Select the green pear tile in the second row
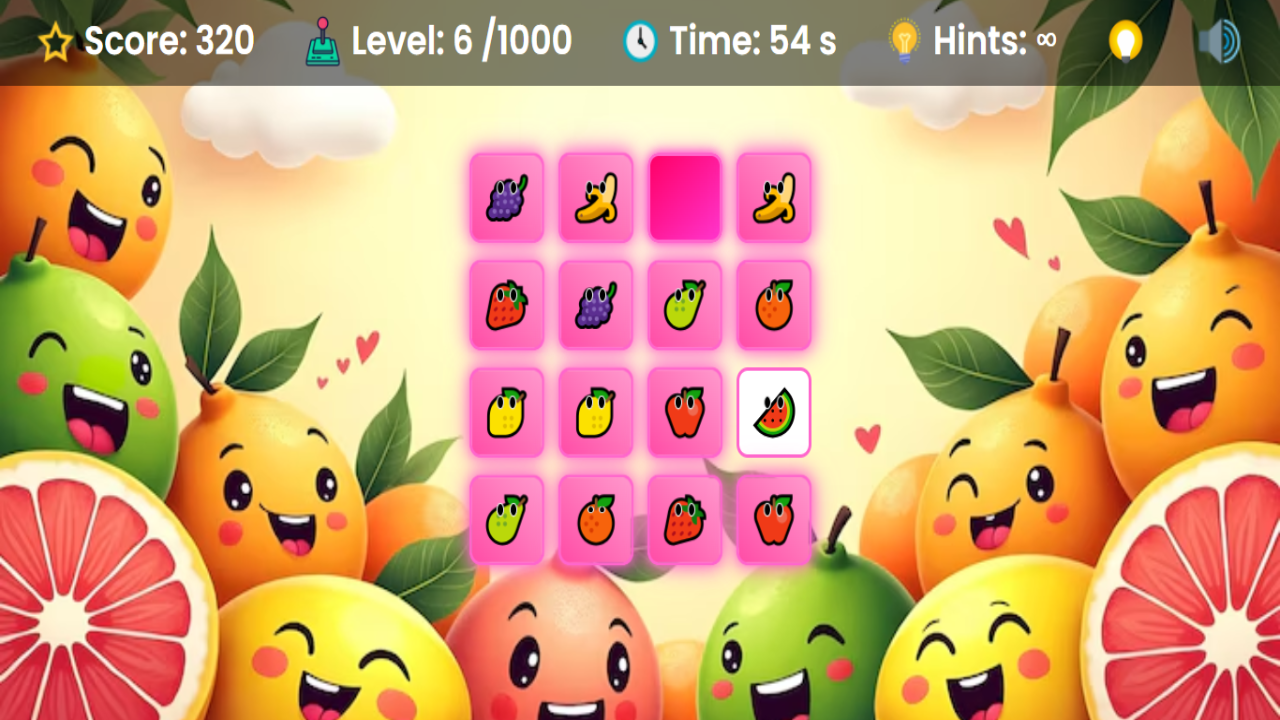Screen dimensions: 1280x720 pos(685,303)
